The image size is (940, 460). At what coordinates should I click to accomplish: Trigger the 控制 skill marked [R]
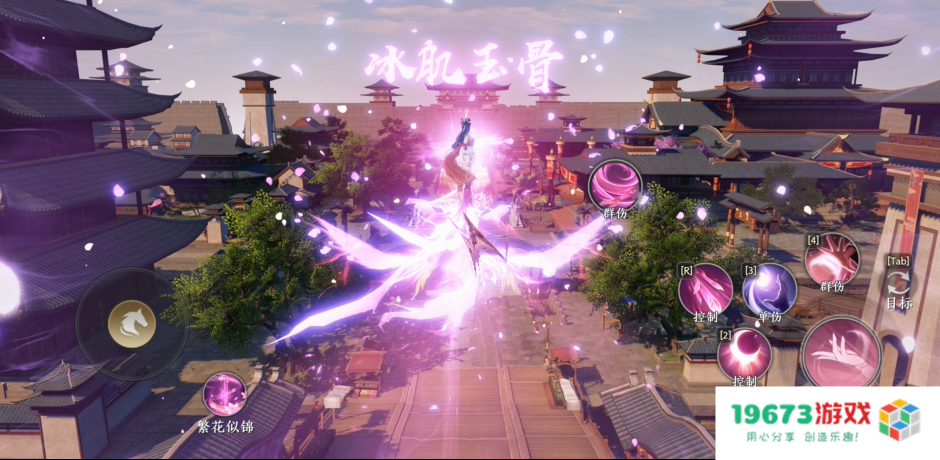tap(705, 289)
